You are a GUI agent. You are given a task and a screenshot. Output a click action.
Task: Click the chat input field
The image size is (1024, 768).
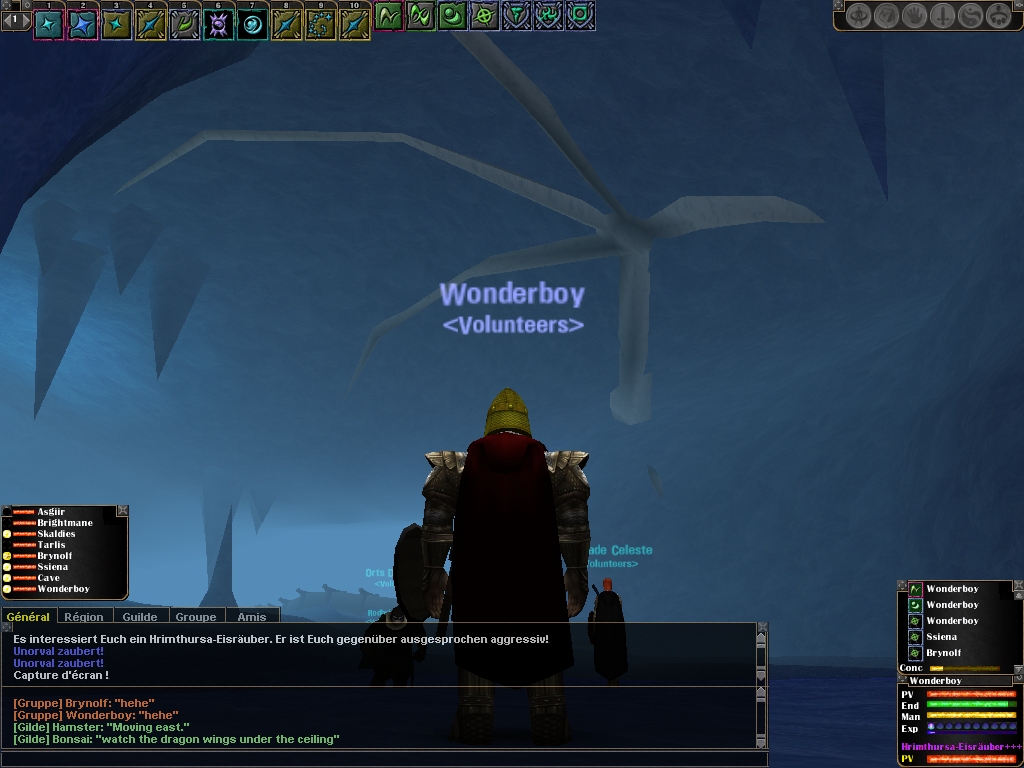[x=380, y=758]
